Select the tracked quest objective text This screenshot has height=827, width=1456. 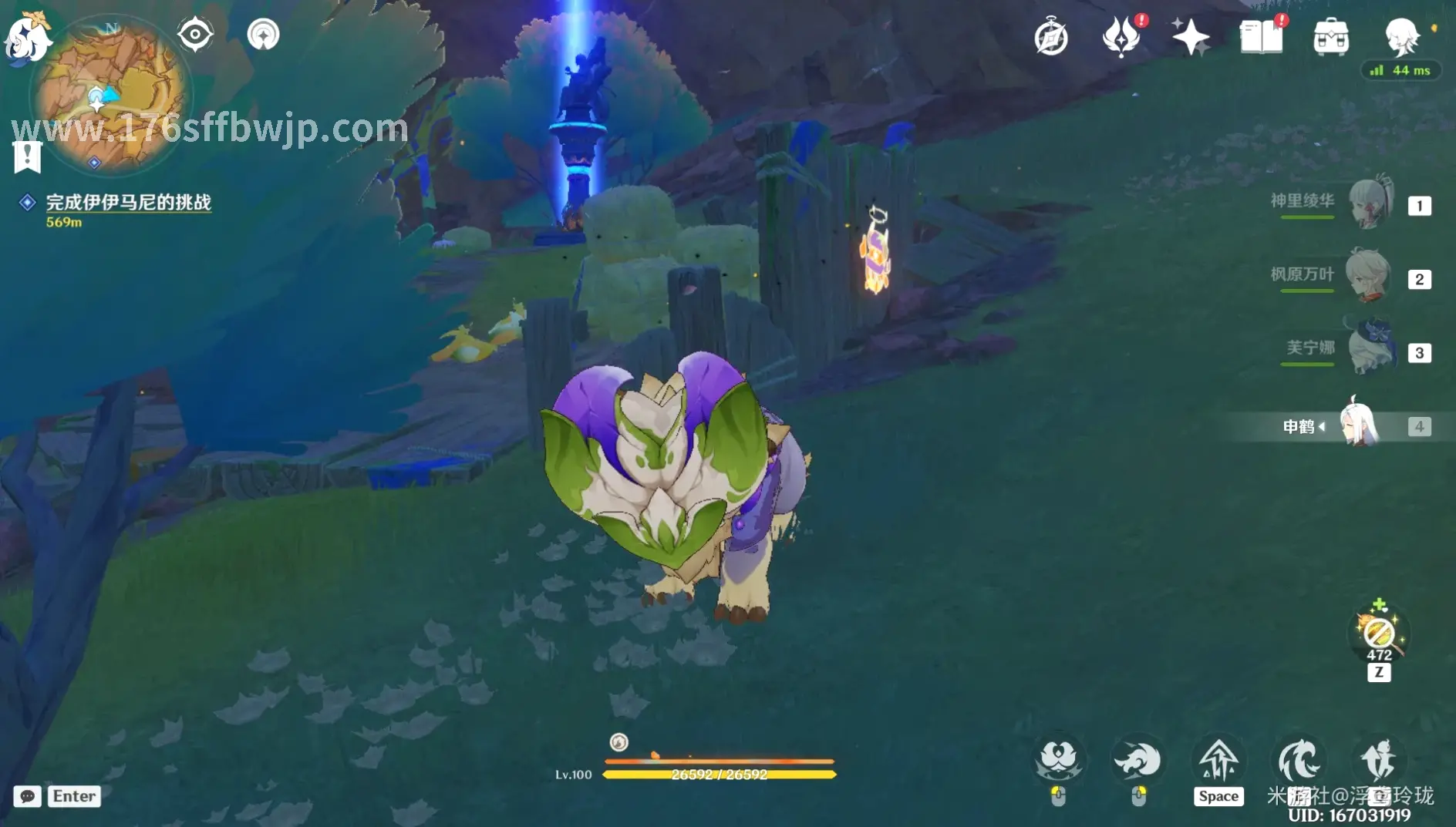coord(128,202)
